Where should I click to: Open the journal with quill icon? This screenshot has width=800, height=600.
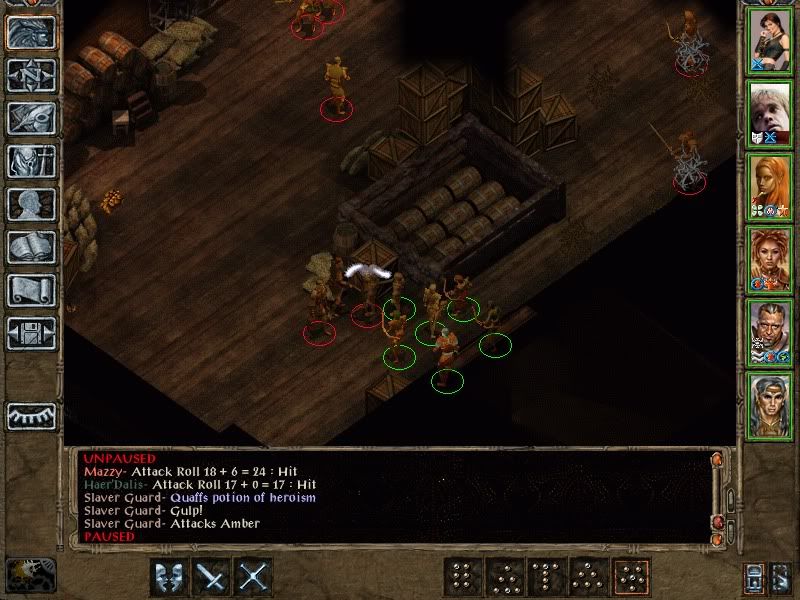point(30,118)
